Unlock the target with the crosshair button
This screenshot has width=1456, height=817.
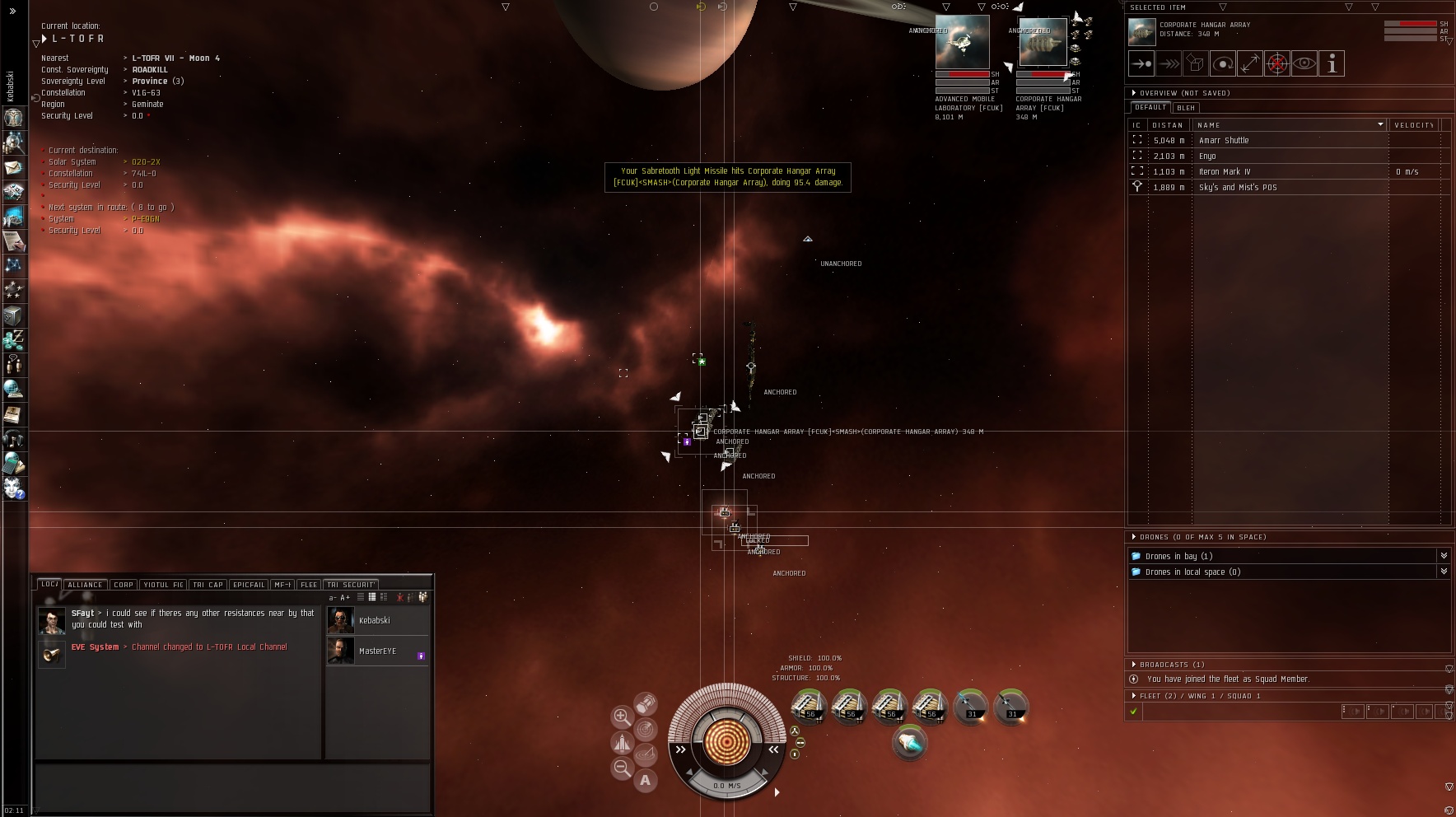point(1276,63)
